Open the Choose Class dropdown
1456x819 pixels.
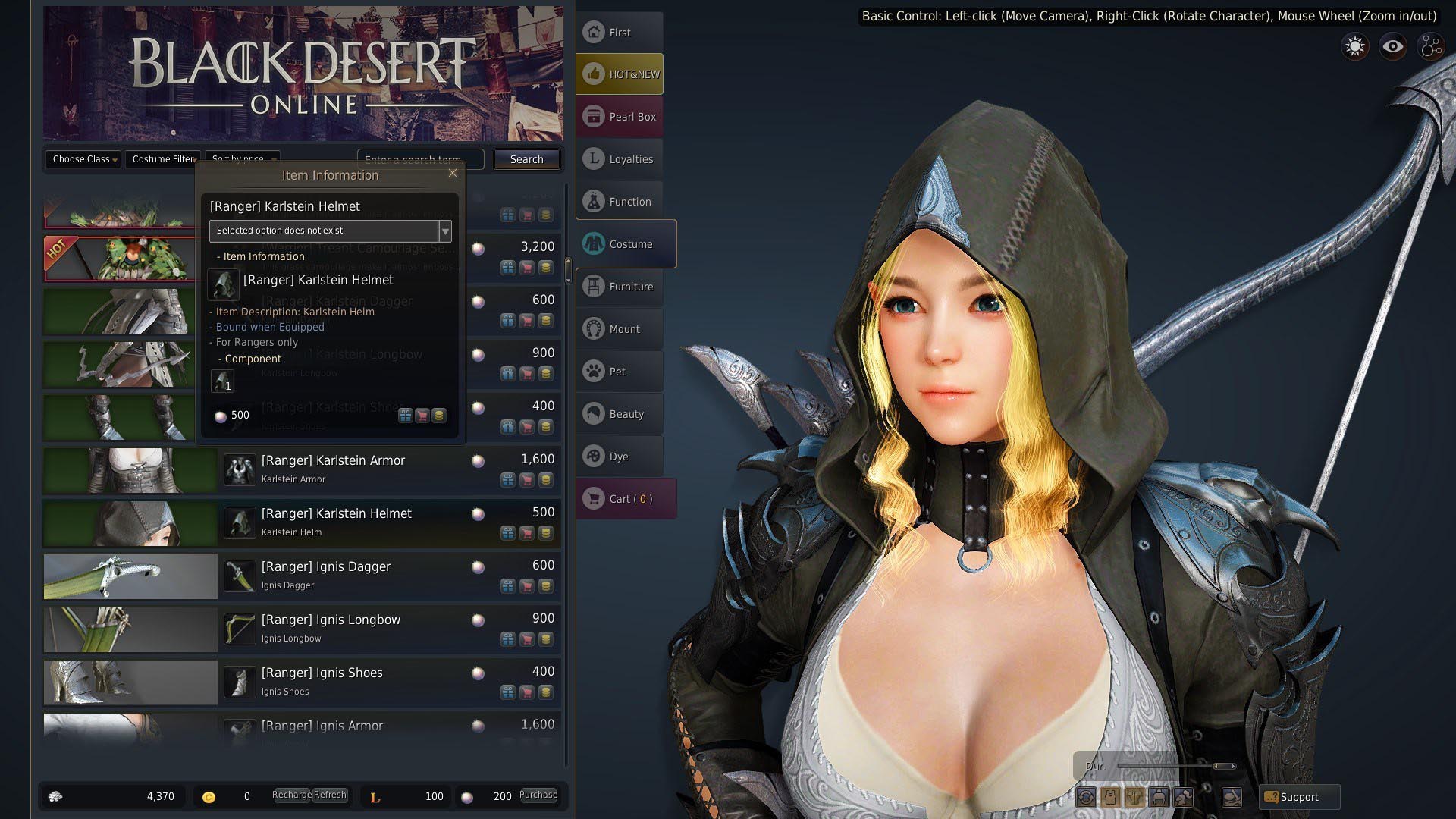tap(83, 159)
